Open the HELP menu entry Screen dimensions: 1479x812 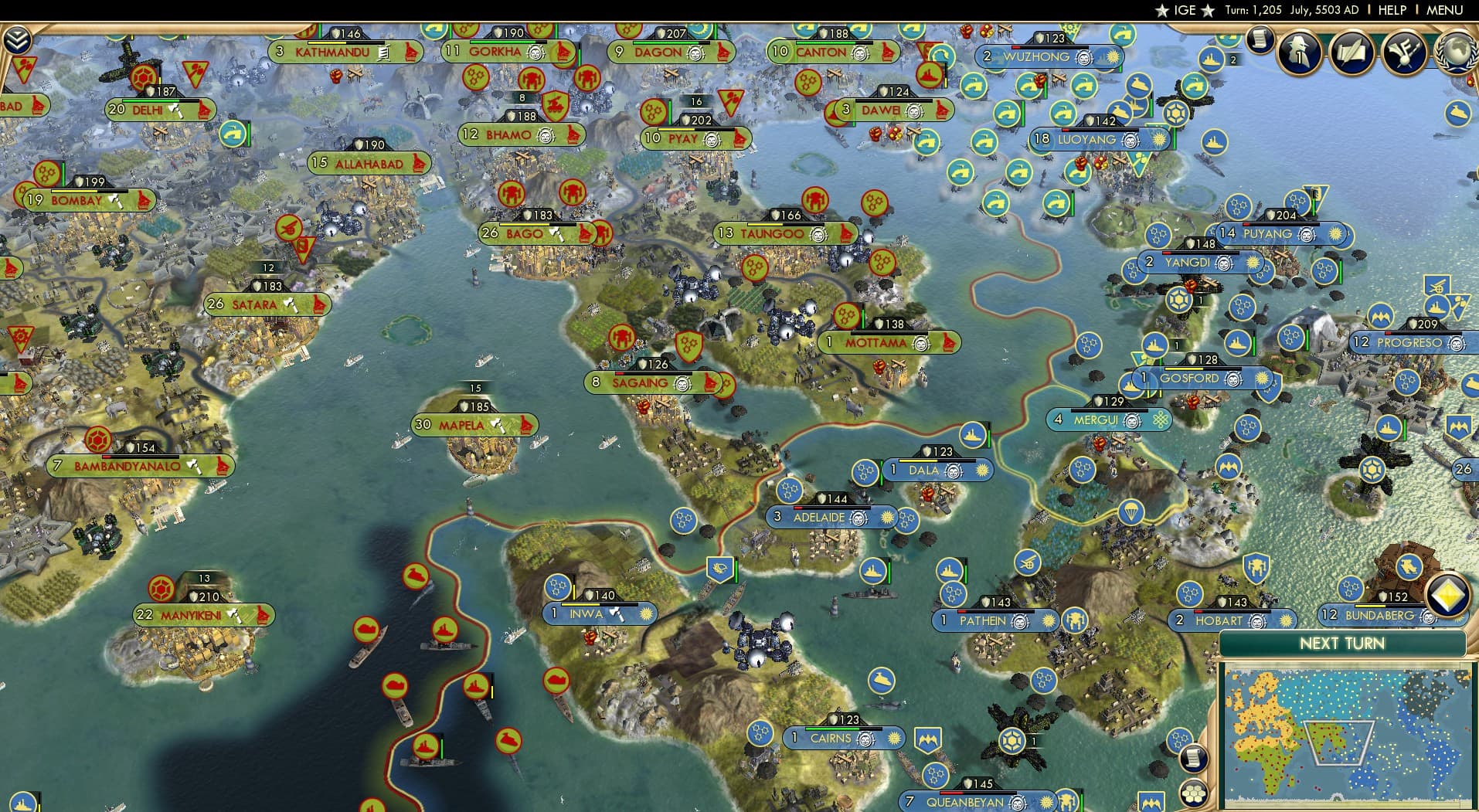pos(1392,10)
